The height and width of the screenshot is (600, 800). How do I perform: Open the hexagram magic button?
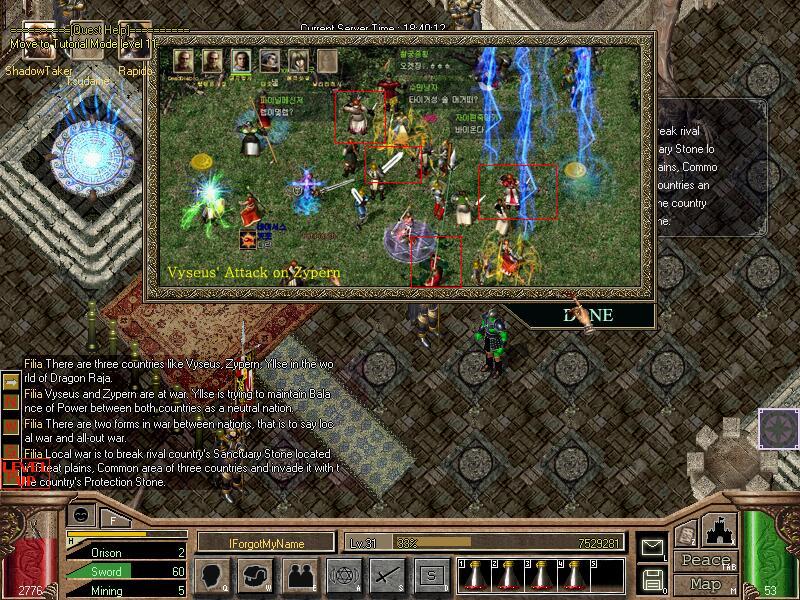[x=342, y=575]
